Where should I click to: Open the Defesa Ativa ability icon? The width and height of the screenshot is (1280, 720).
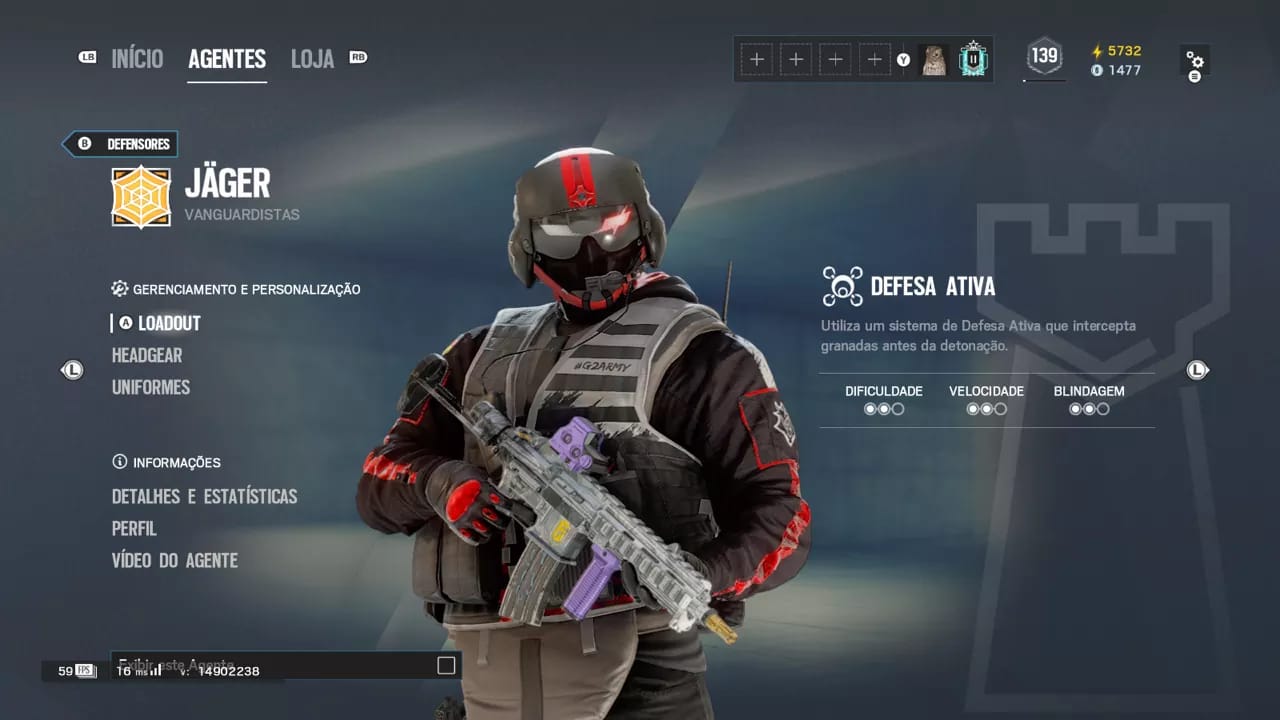coord(841,285)
